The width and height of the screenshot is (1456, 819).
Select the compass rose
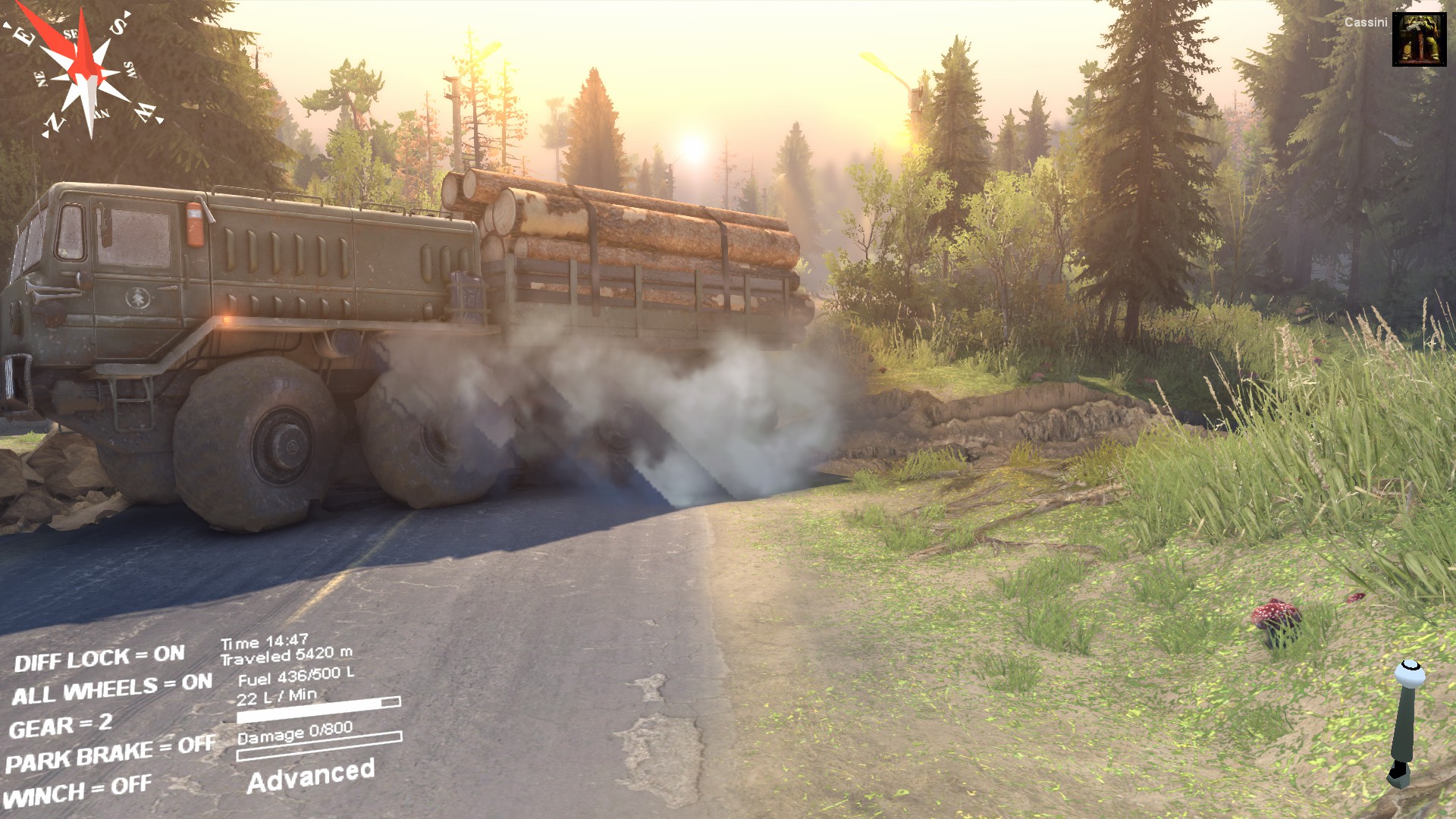[85, 74]
